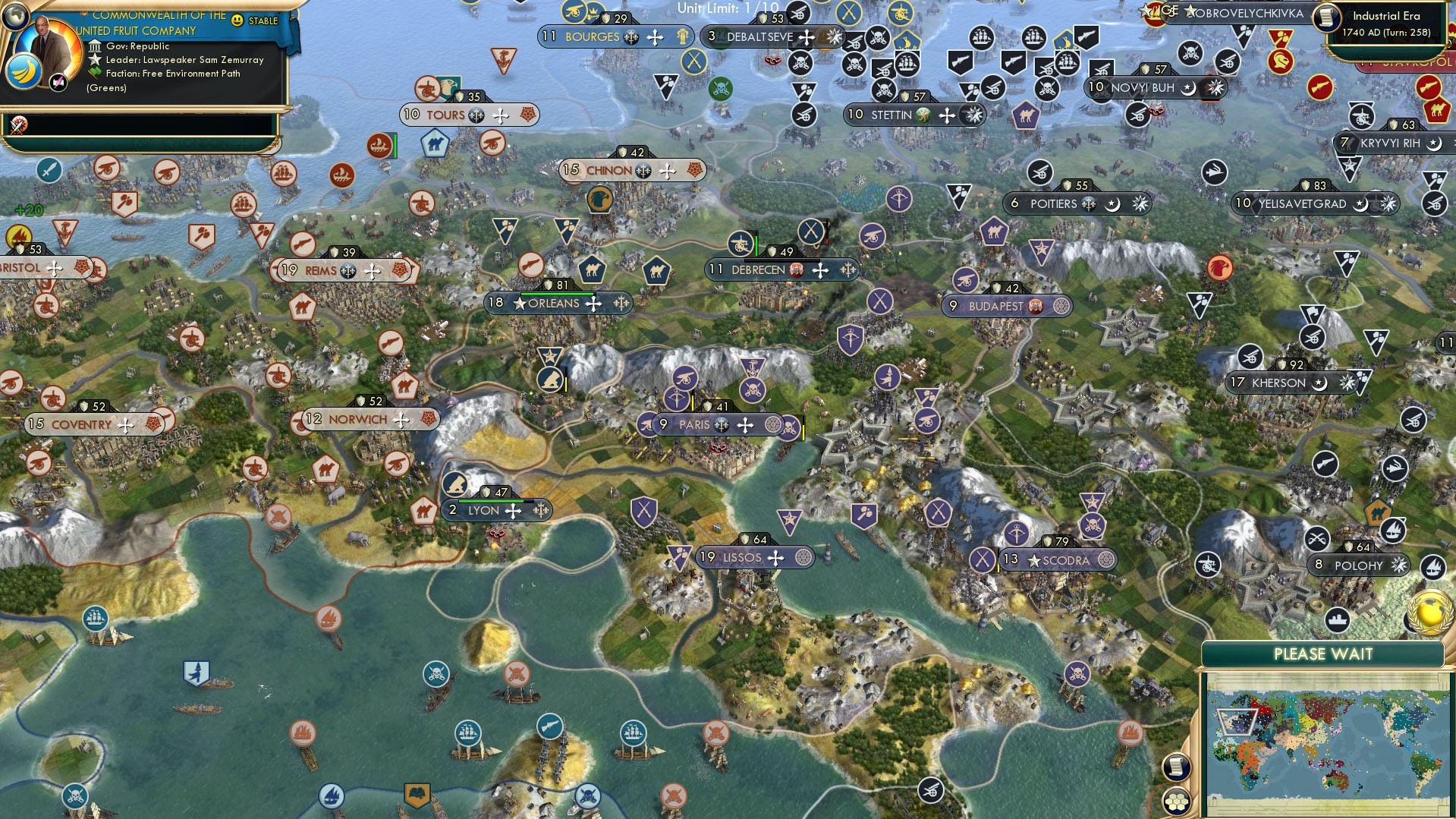1456x819 pixels.
Task: Click the PLEASE WAIT status bar
Action: [x=1324, y=654]
